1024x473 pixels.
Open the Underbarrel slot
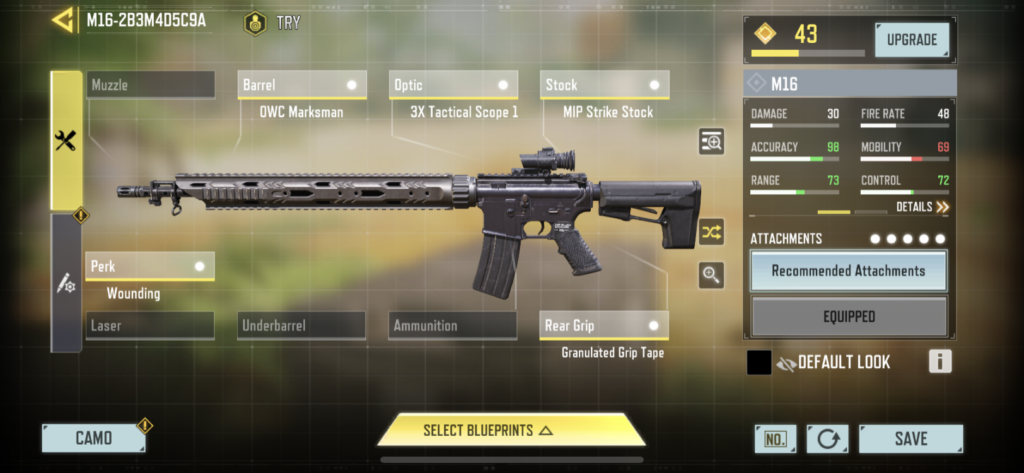[302, 325]
